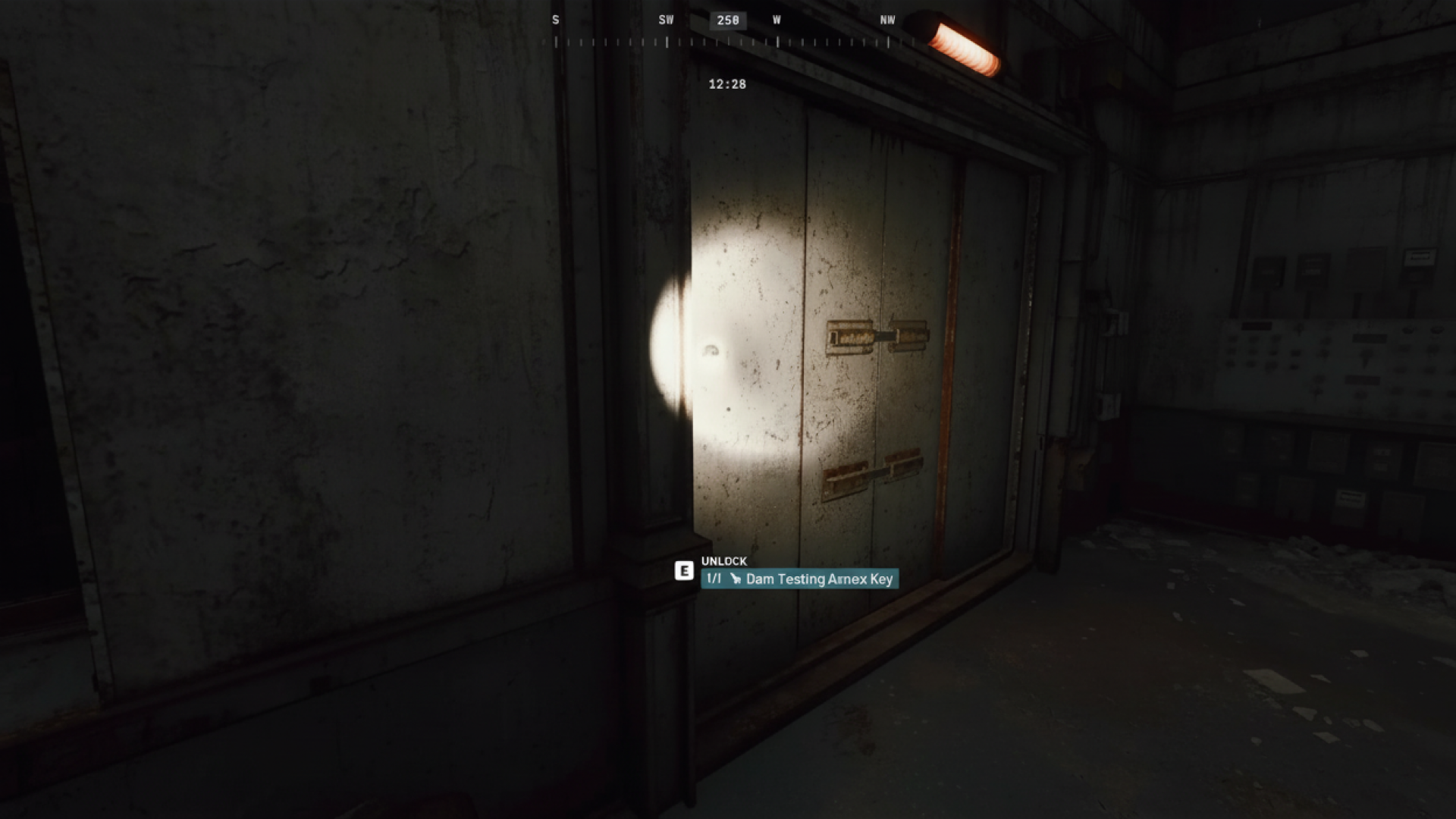The image size is (1456, 819).
Task: Click the NW marker on the compass
Action: pyautogui.click(x=887, y=20)
